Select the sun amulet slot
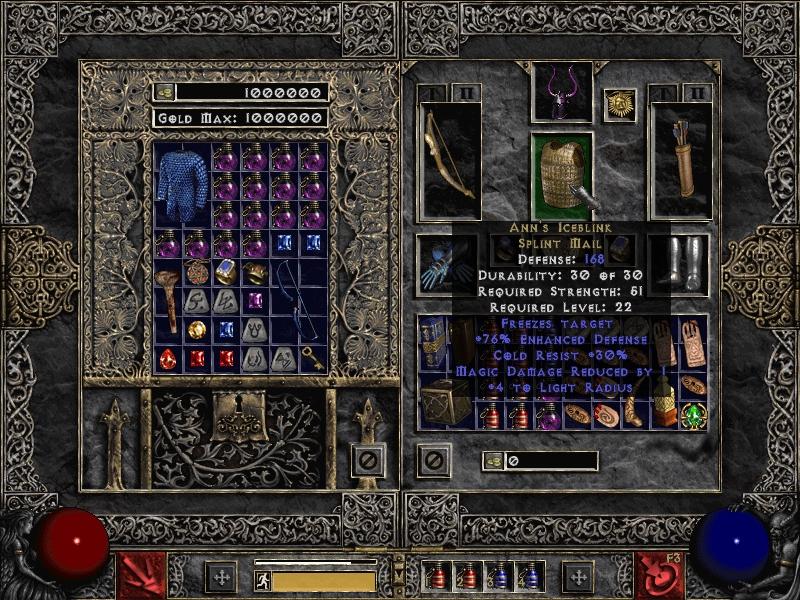Image resolution: width=800 pixels, height=600 pixels. coord(620,105)
